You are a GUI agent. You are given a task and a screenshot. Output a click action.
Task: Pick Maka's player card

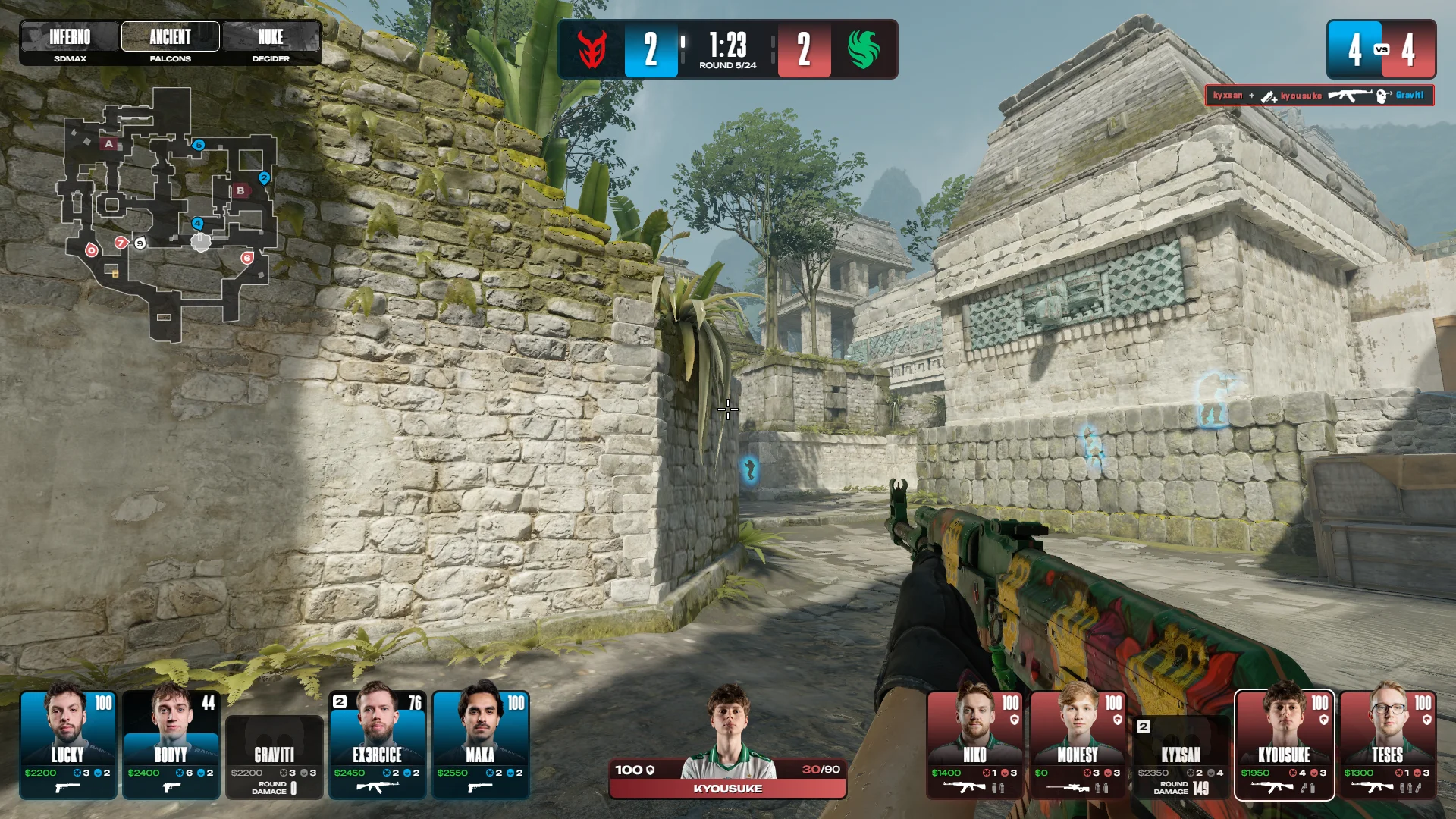click(x=481, y=745)
